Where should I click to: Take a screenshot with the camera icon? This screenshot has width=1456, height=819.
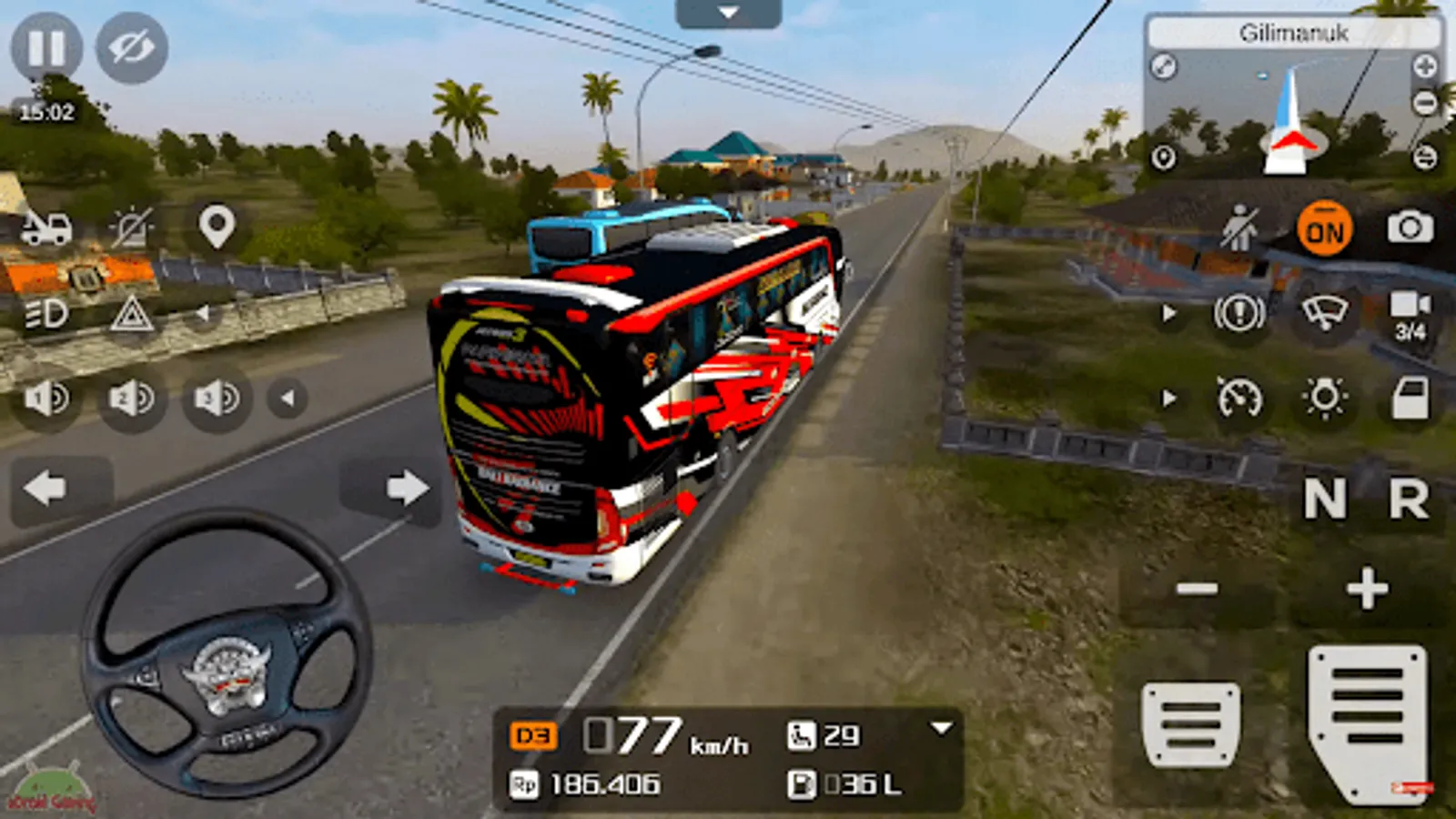click(1410, 227)
